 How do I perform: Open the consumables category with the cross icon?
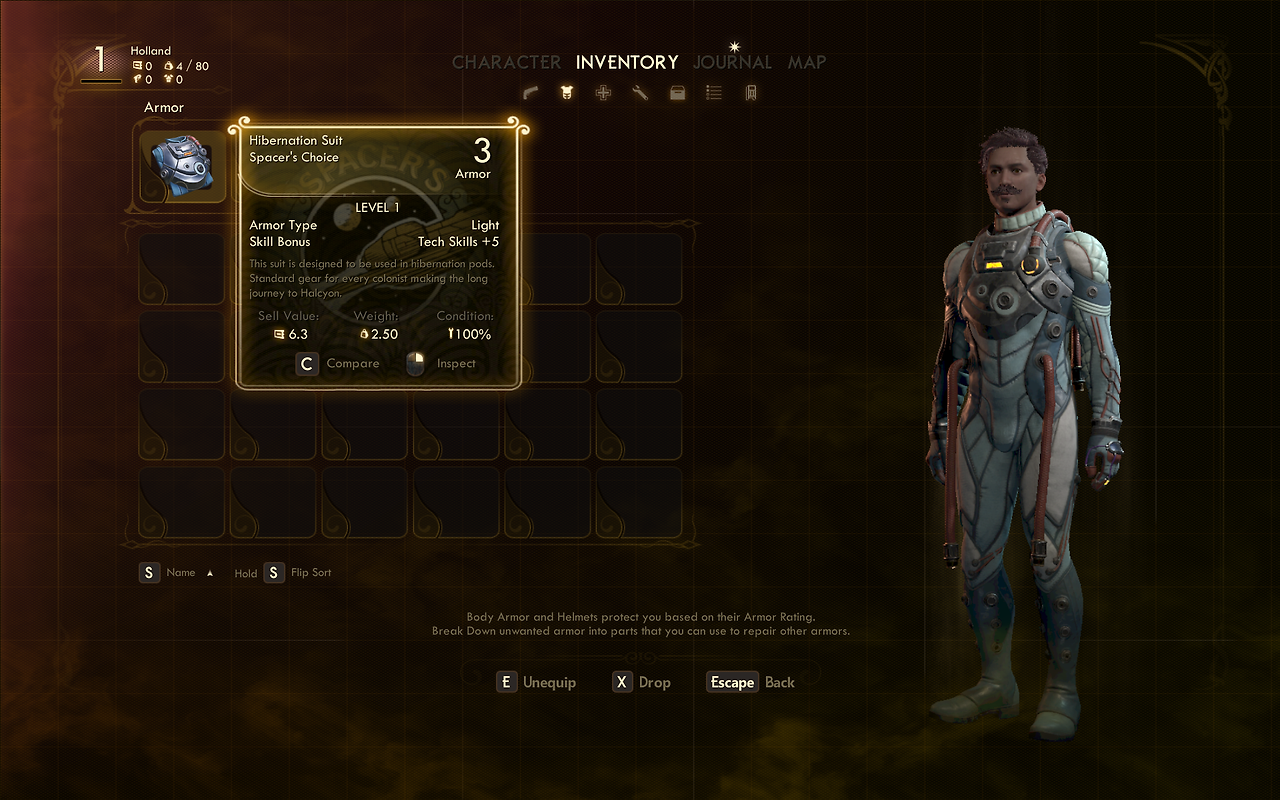[603, 93]
